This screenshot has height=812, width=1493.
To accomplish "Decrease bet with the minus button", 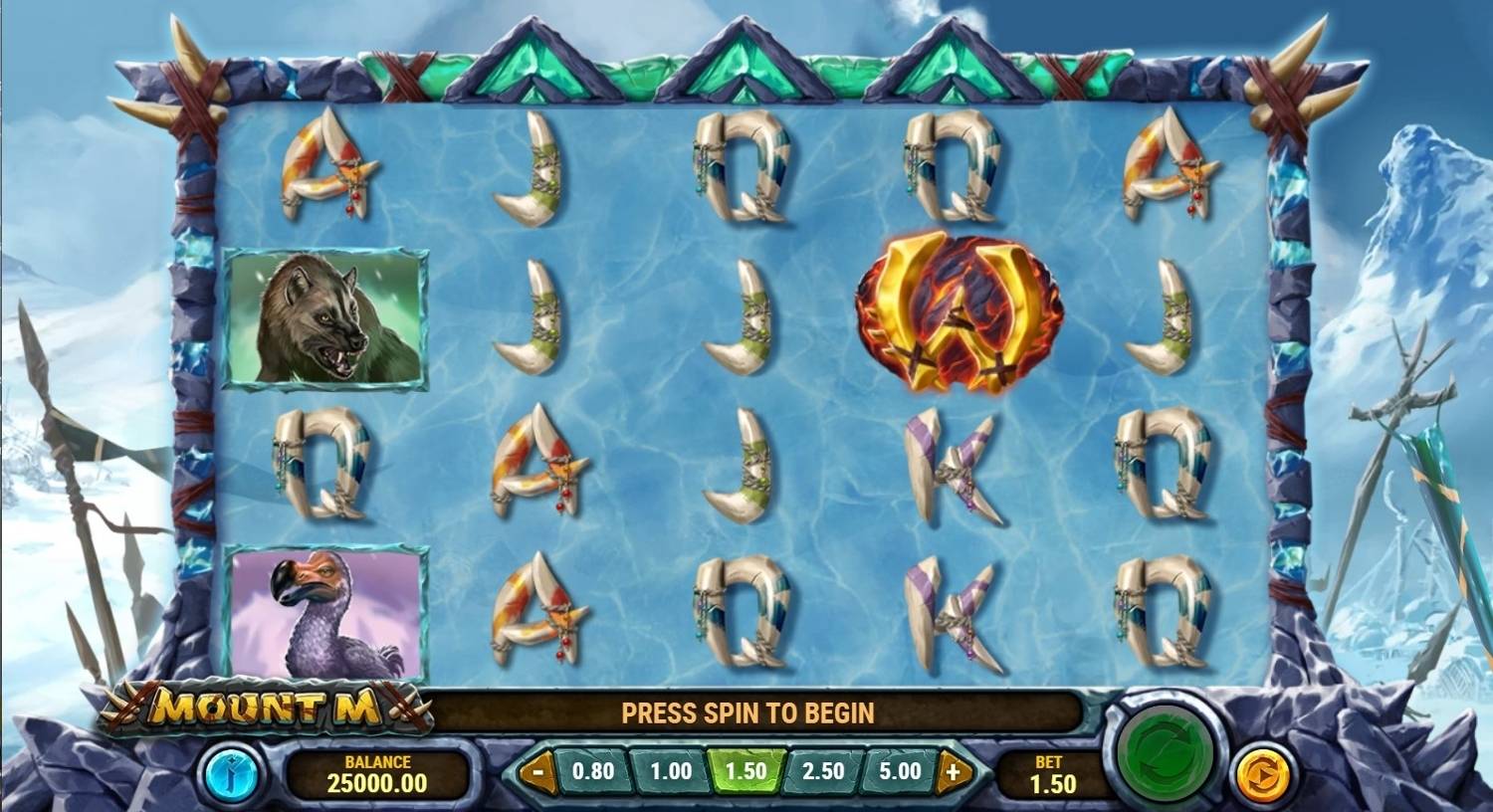I will (538, 771).
